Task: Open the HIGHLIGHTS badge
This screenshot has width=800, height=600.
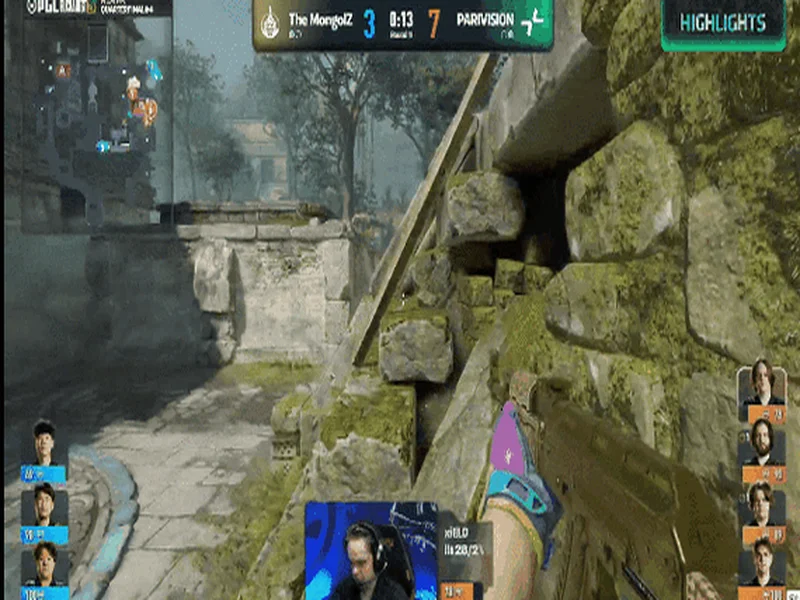Action: point(723,23)
